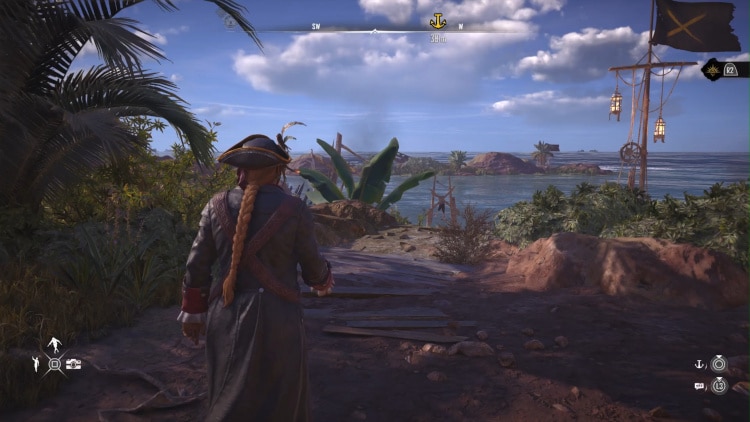Screen dimensions: 750x422
Task: Open chat with the speech bubble icon
Action: 700,386
